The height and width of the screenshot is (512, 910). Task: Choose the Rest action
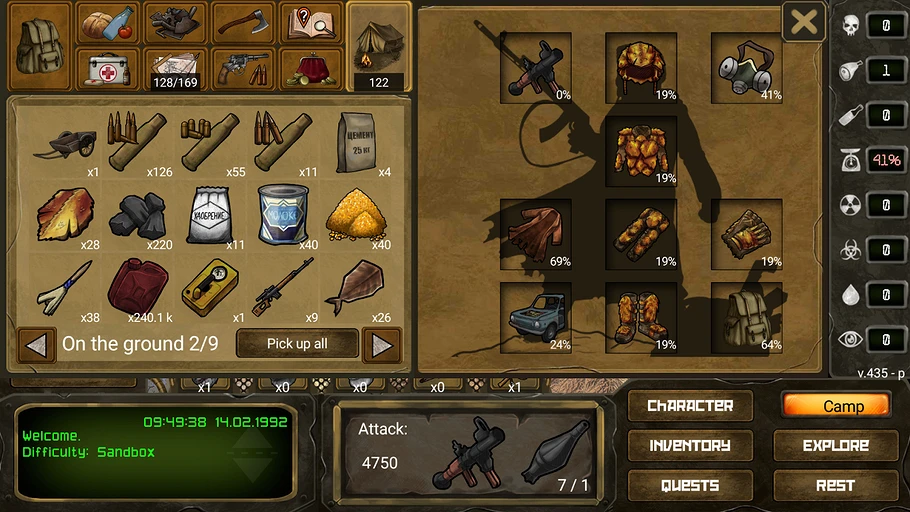tap(836, 486)
